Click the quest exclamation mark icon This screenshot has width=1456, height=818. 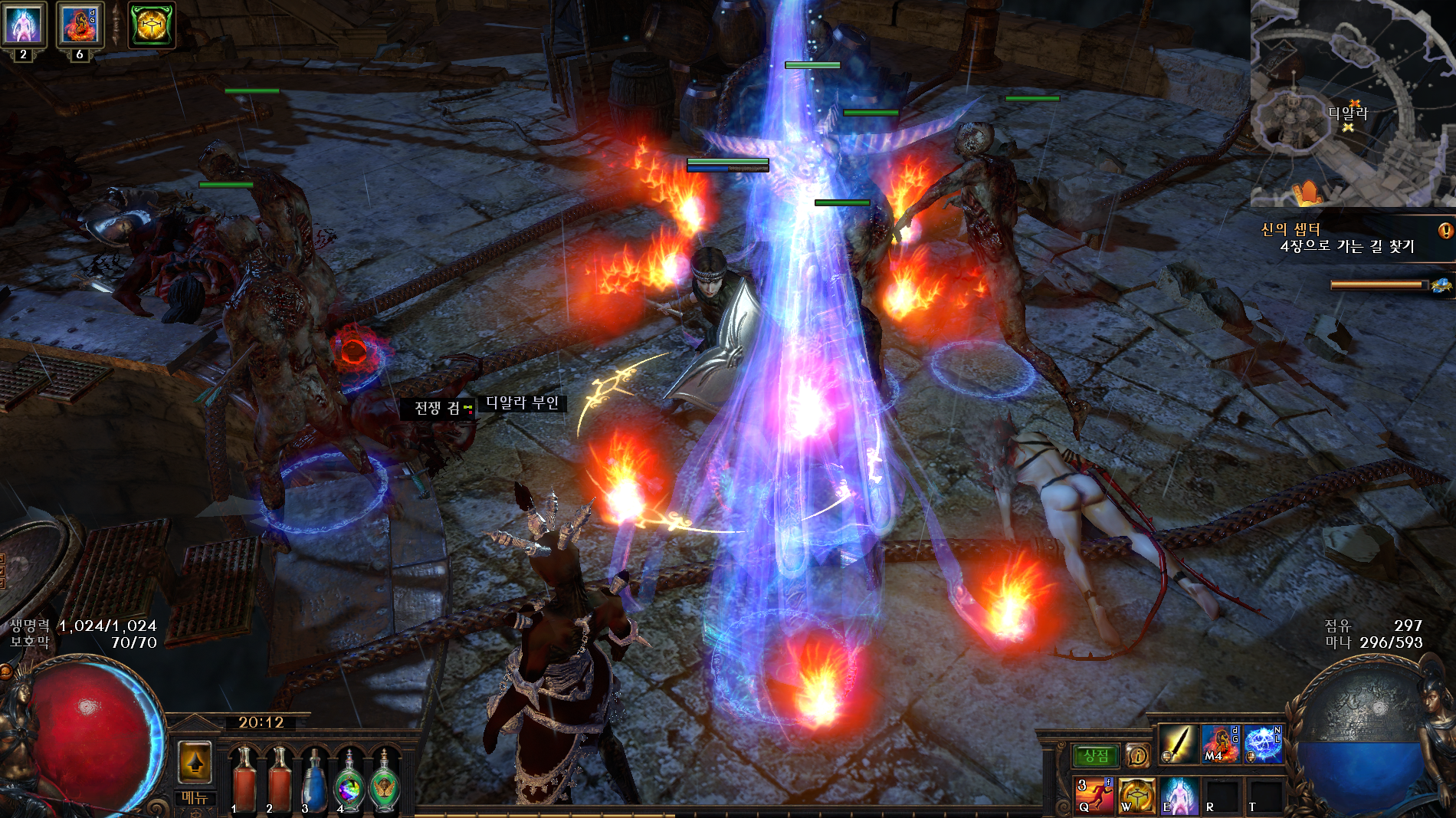click(1445, 230)
